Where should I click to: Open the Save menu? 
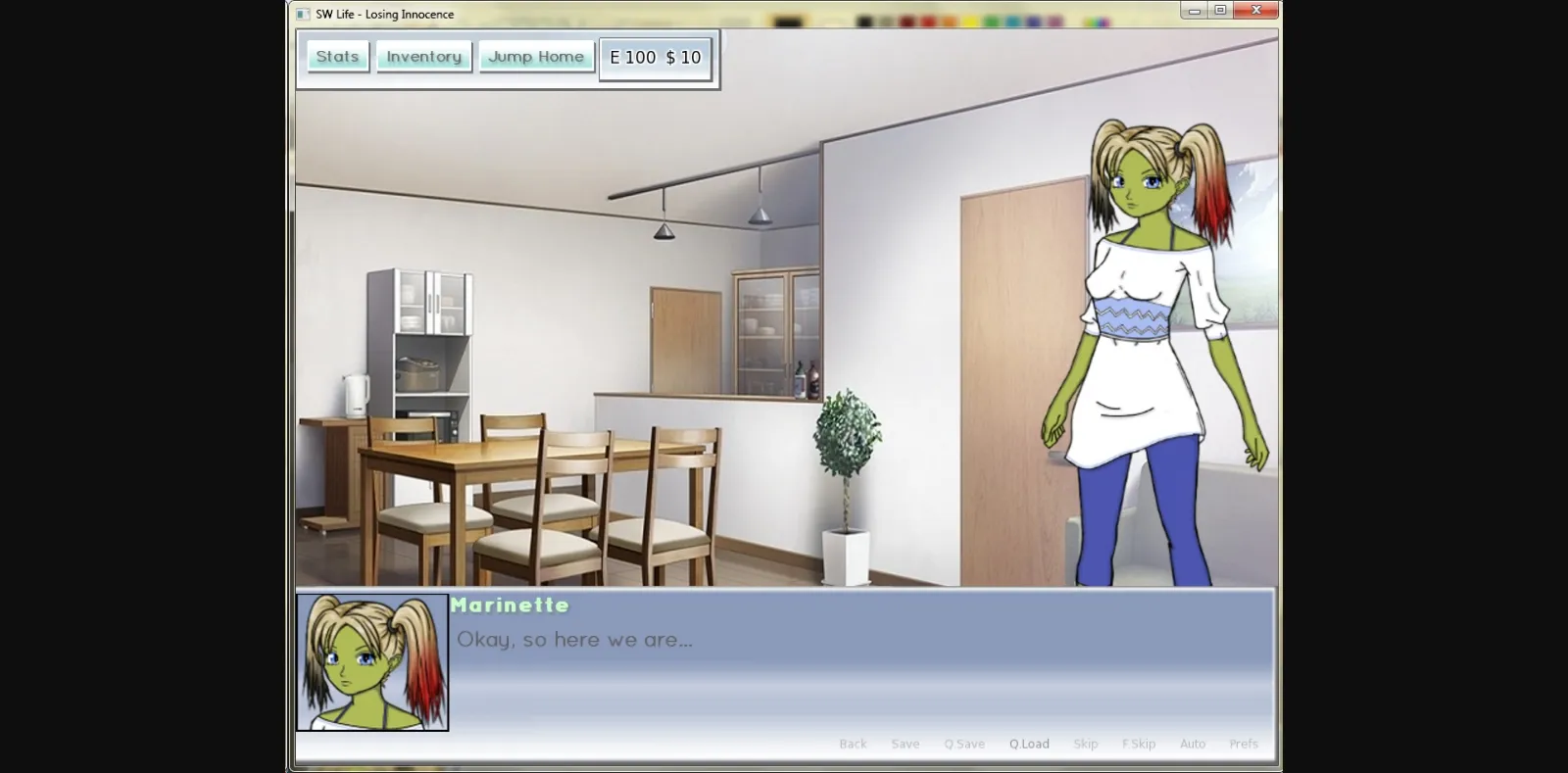[906, 744]
